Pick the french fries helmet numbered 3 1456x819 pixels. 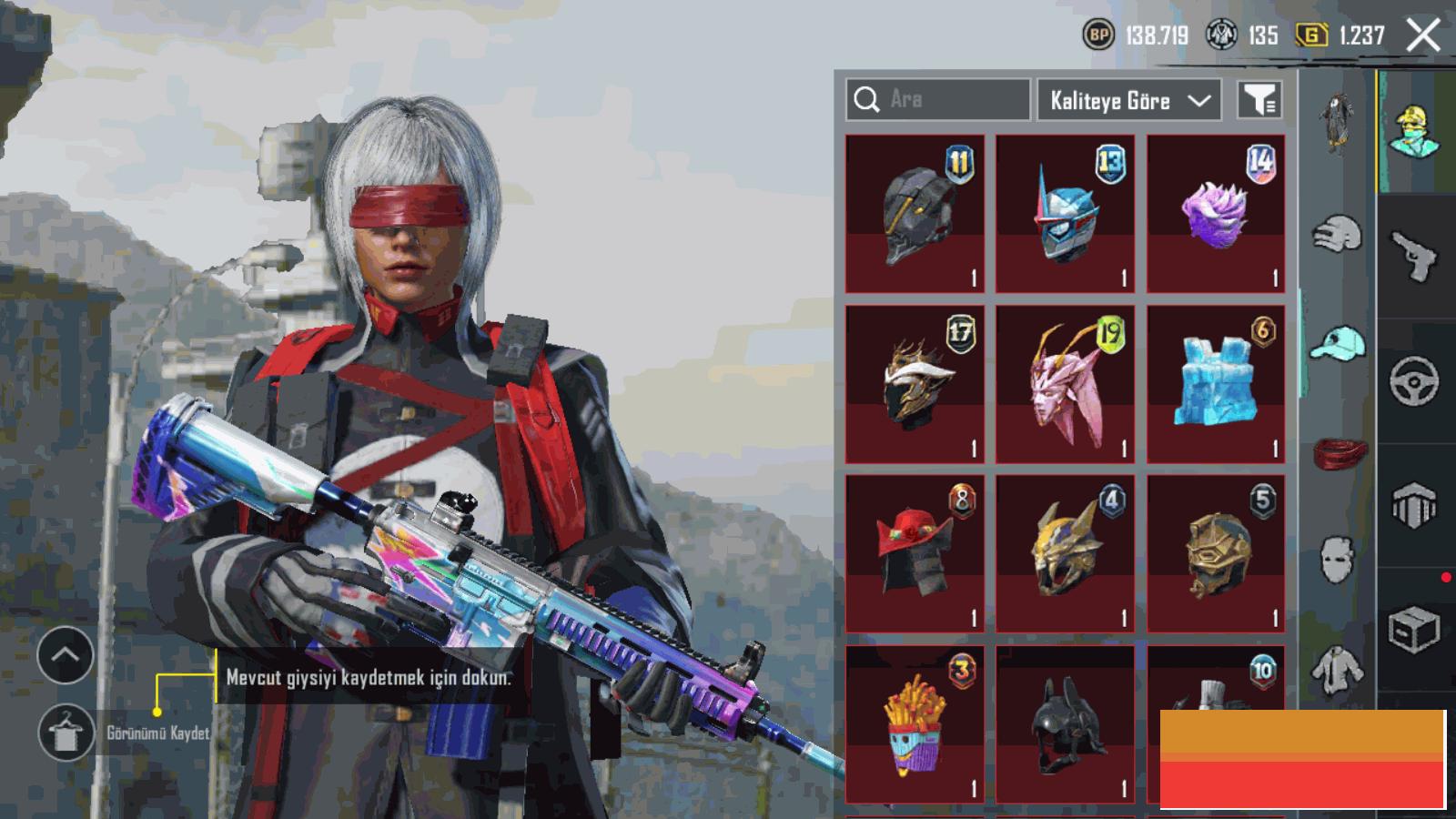coord(915,724)
